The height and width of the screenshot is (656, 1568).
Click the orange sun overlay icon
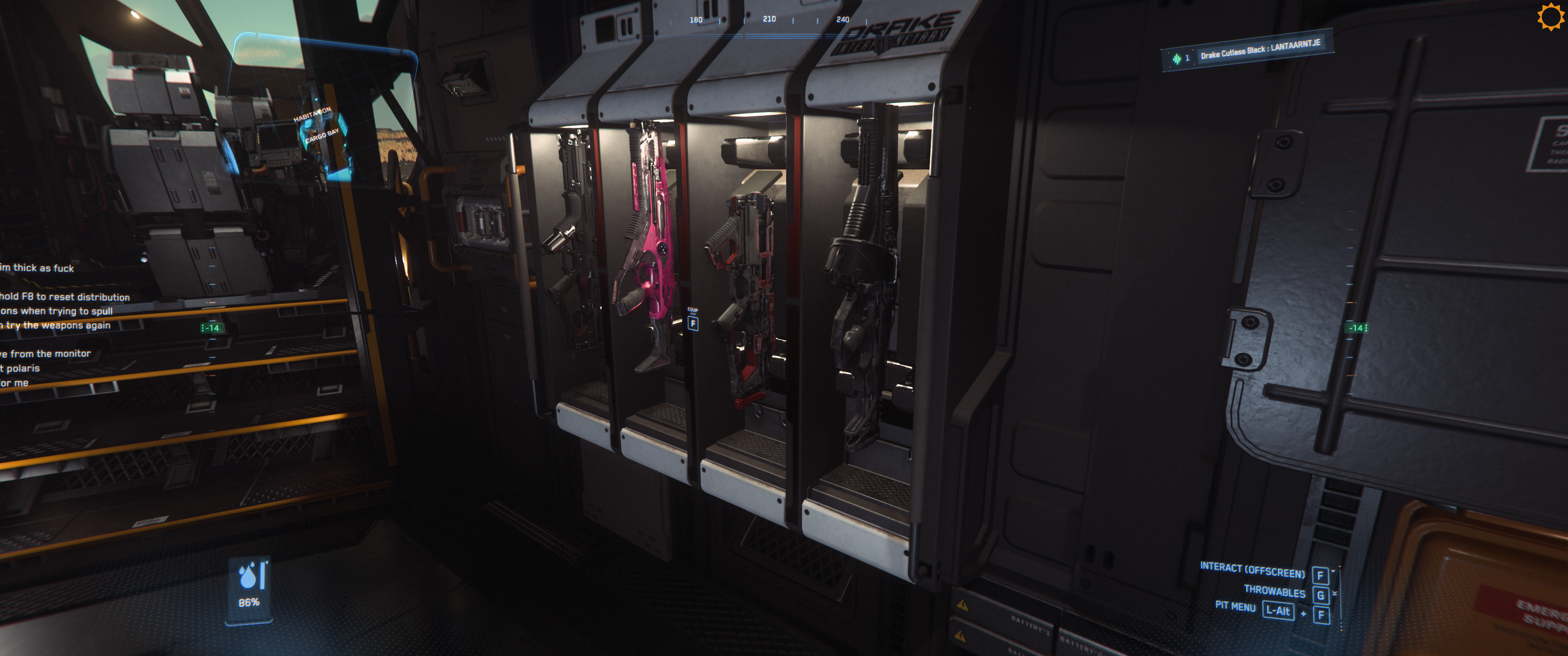click(1550, 16)
